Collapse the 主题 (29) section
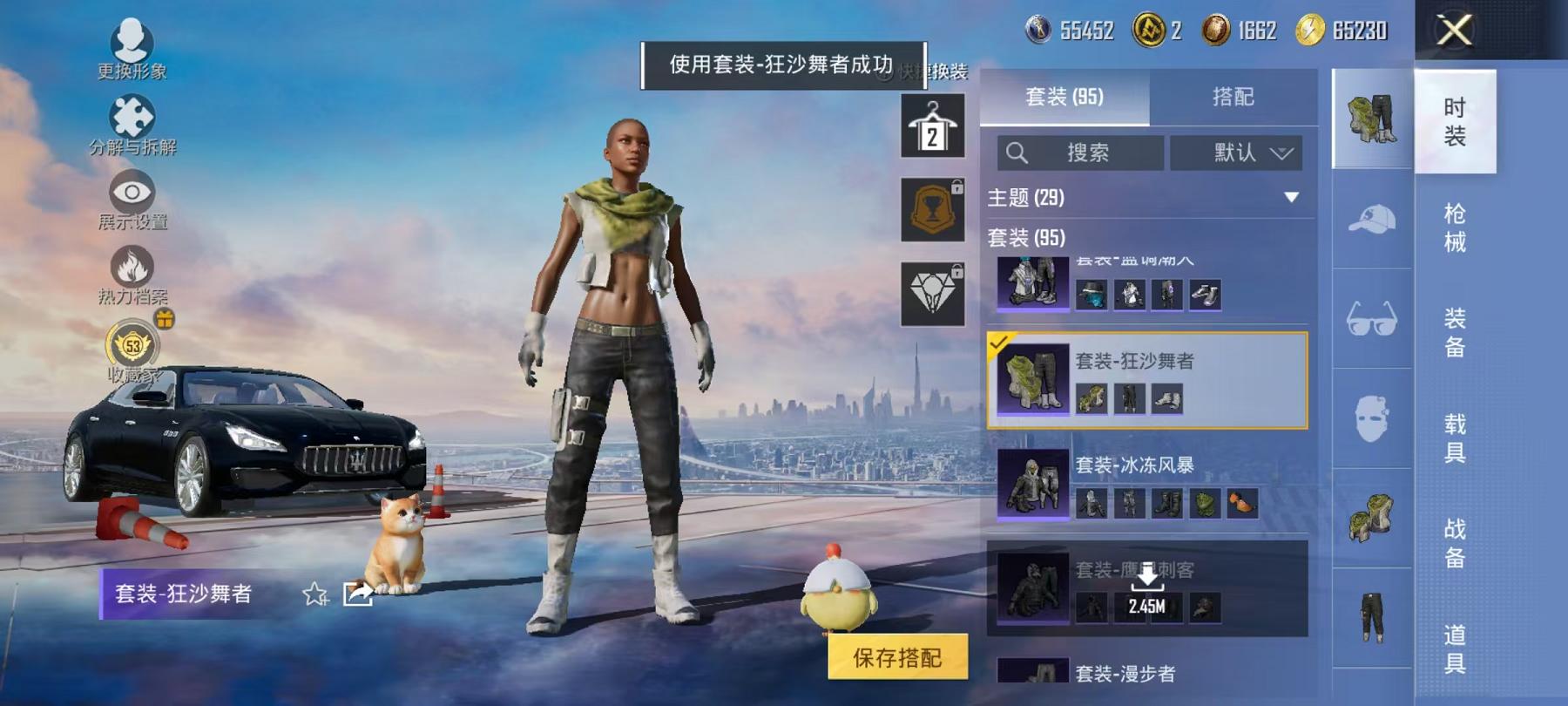The height and width of the screenshot is (706, 1568). point(1289,199)
